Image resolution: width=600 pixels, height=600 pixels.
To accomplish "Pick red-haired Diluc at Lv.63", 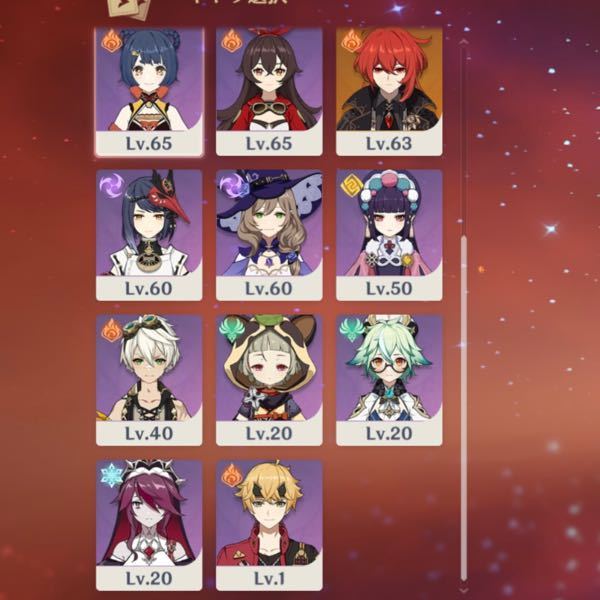I will (x=389, y=90).
